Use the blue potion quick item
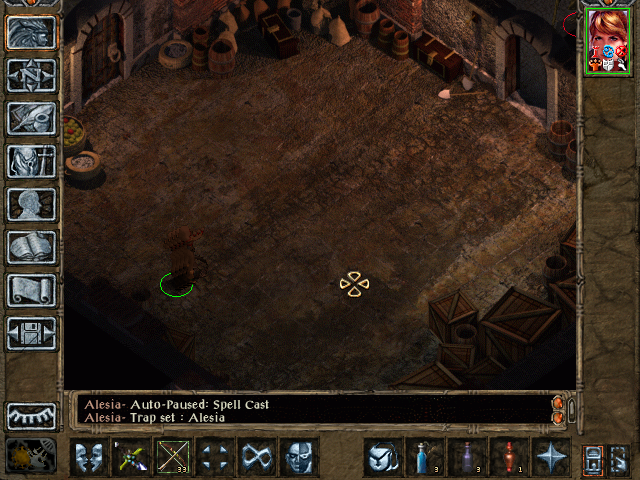Screen dimensions: 640x480 (x=425, y=457)
